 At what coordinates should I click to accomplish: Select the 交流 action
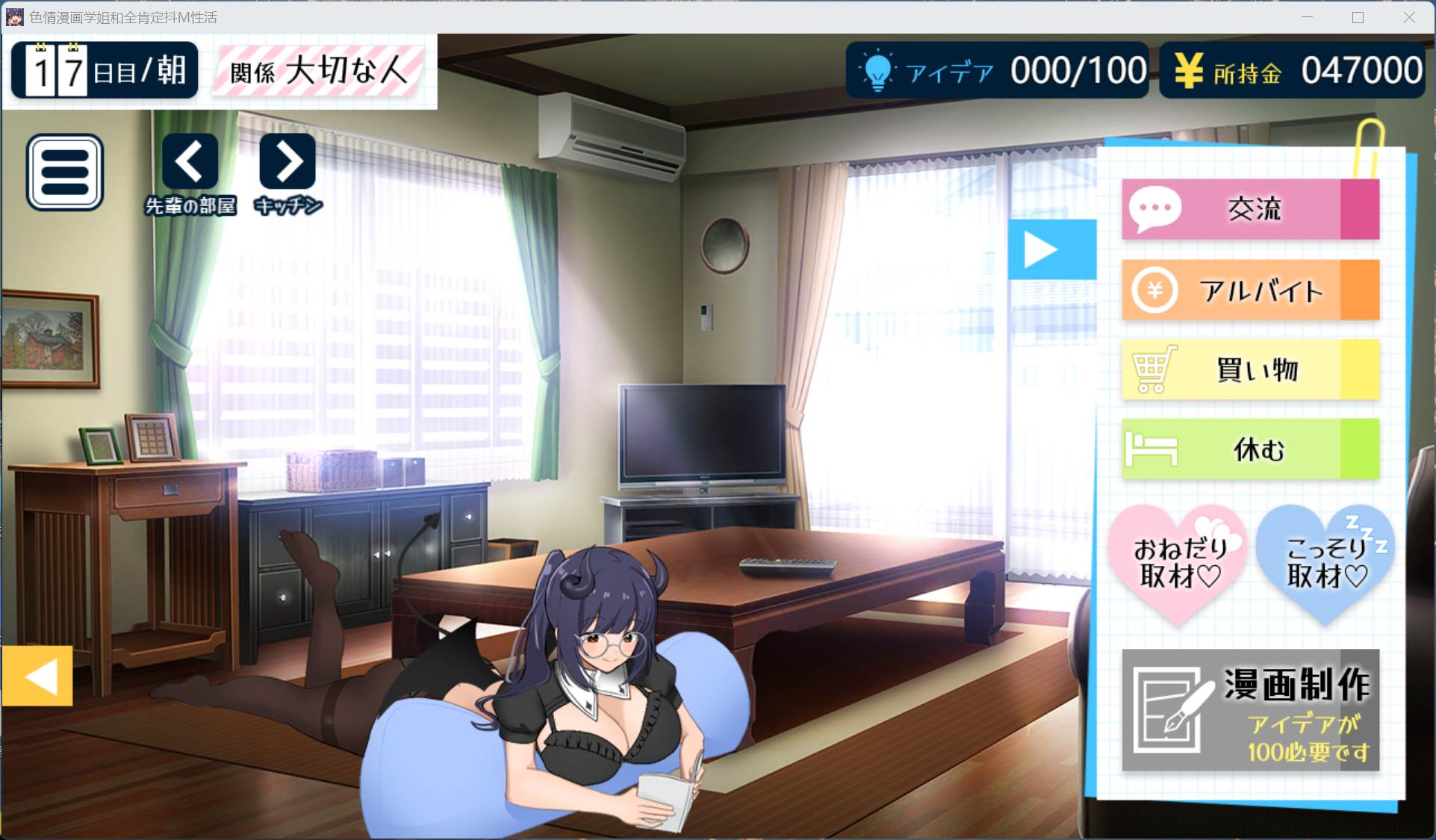(x=1249, y=209)
